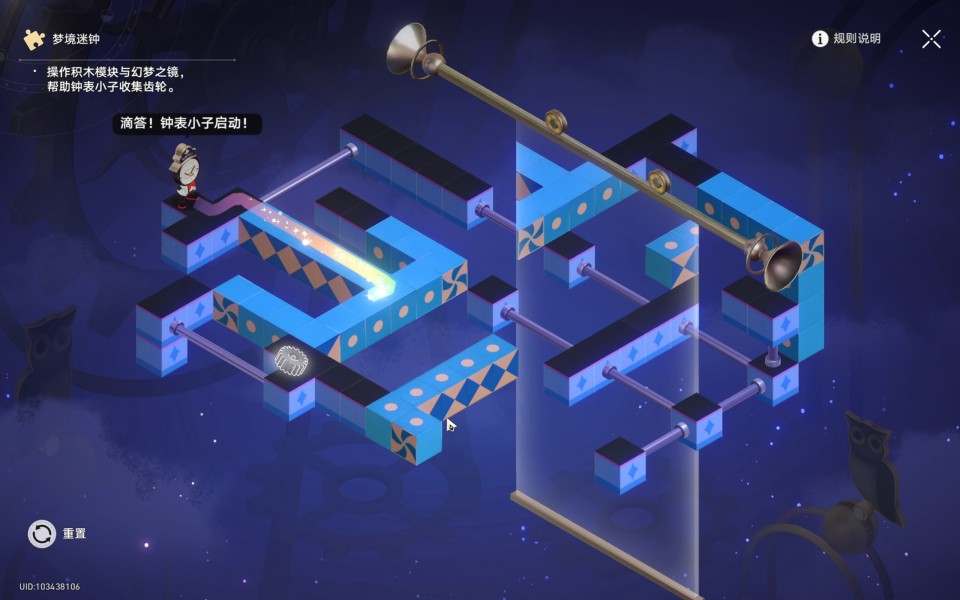Close the puzzle with the X button
This screenshot has width=960, height=600.
[931, 39]
